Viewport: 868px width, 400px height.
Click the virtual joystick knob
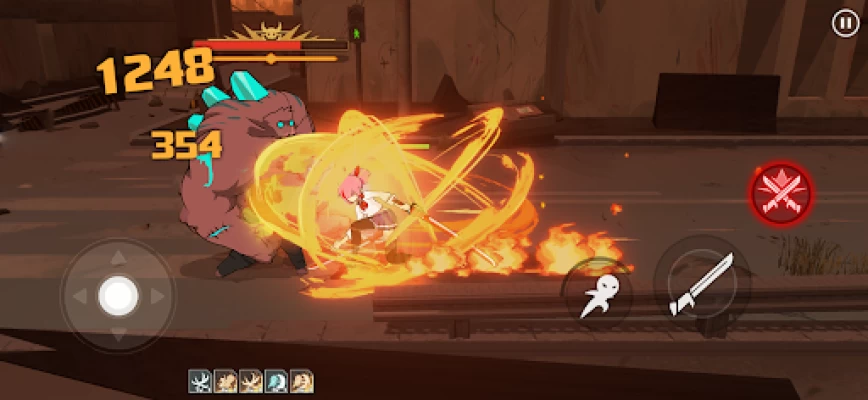click(x=118, y=295)
